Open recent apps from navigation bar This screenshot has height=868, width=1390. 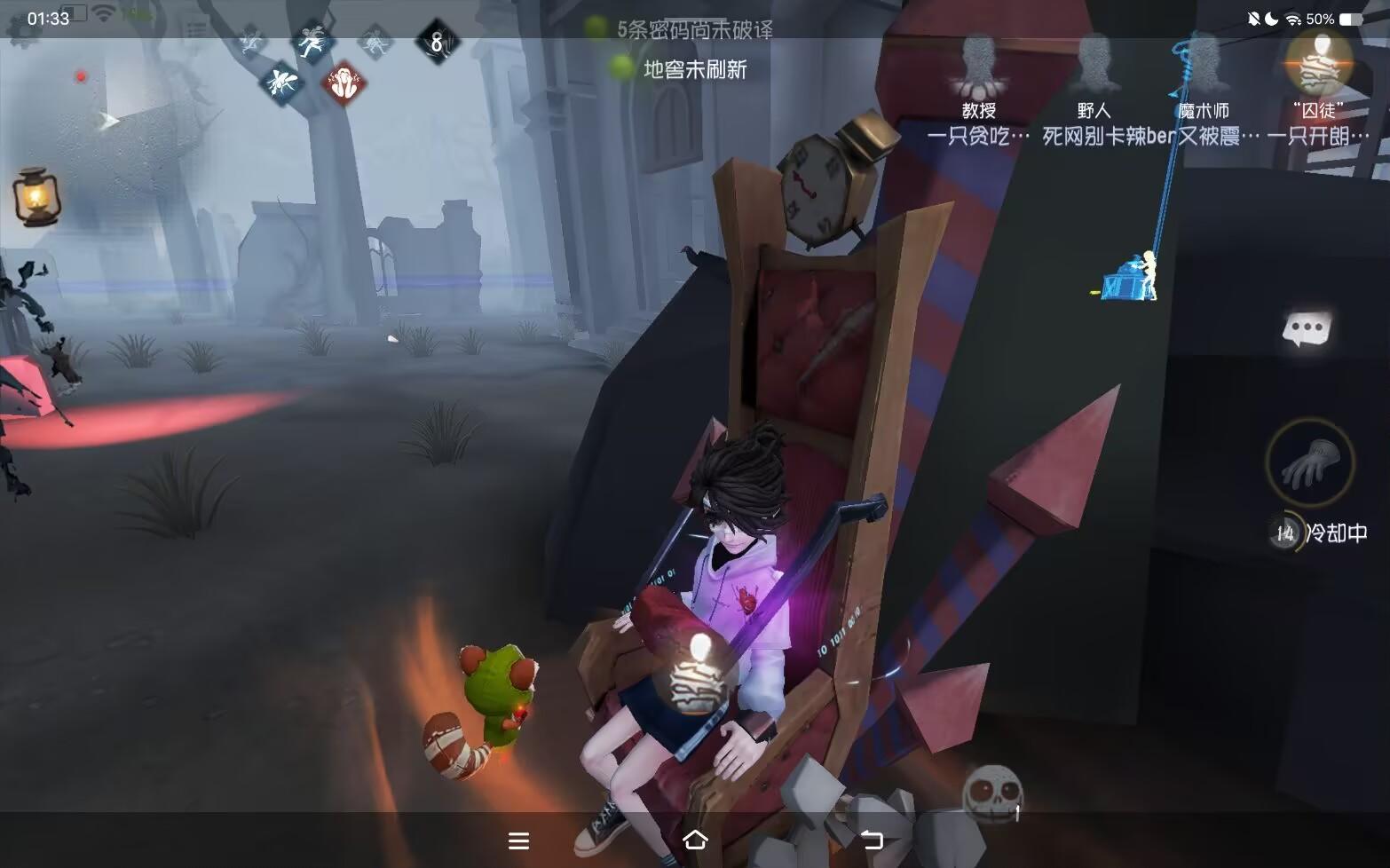tap(519, 839)
